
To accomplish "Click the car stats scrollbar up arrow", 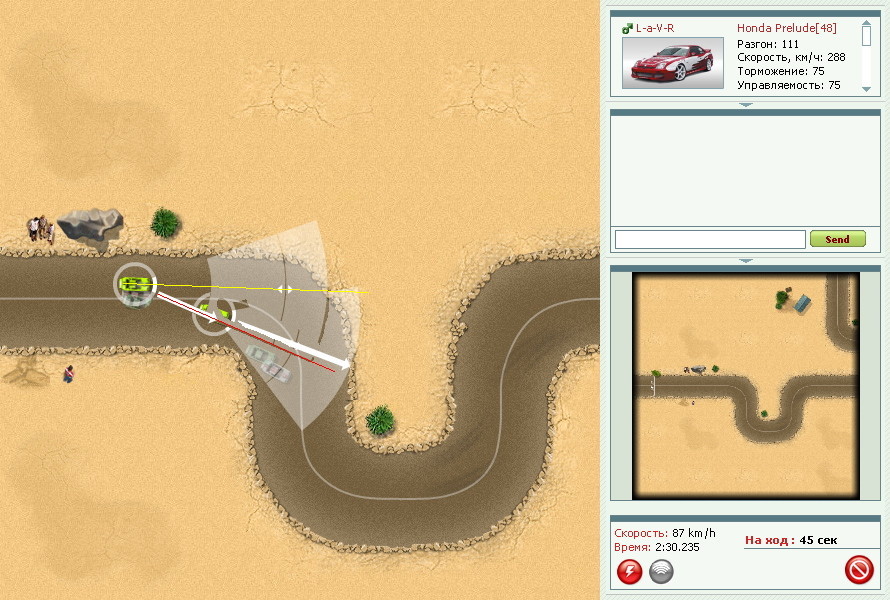I will tap(866, 27).
